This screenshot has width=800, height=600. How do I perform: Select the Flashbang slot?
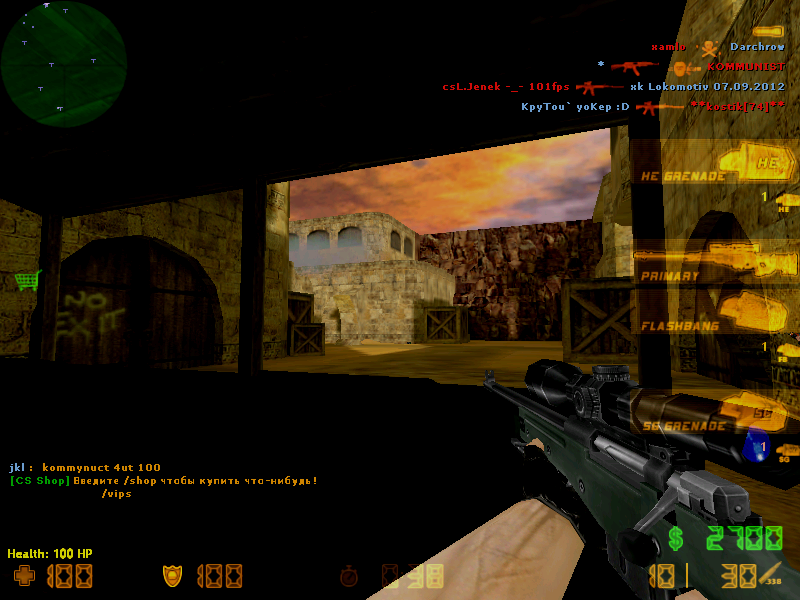pyautogui.click(x=712, y=313)
